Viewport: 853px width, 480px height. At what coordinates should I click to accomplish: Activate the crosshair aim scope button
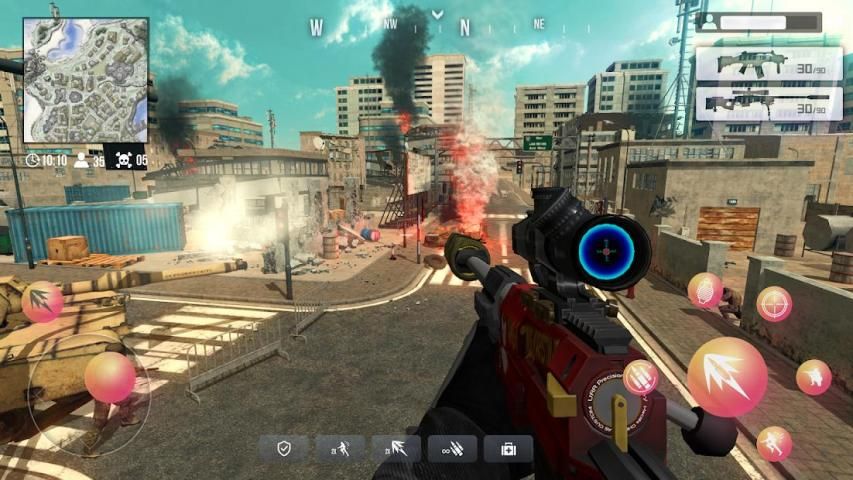[x=774, y=303]
